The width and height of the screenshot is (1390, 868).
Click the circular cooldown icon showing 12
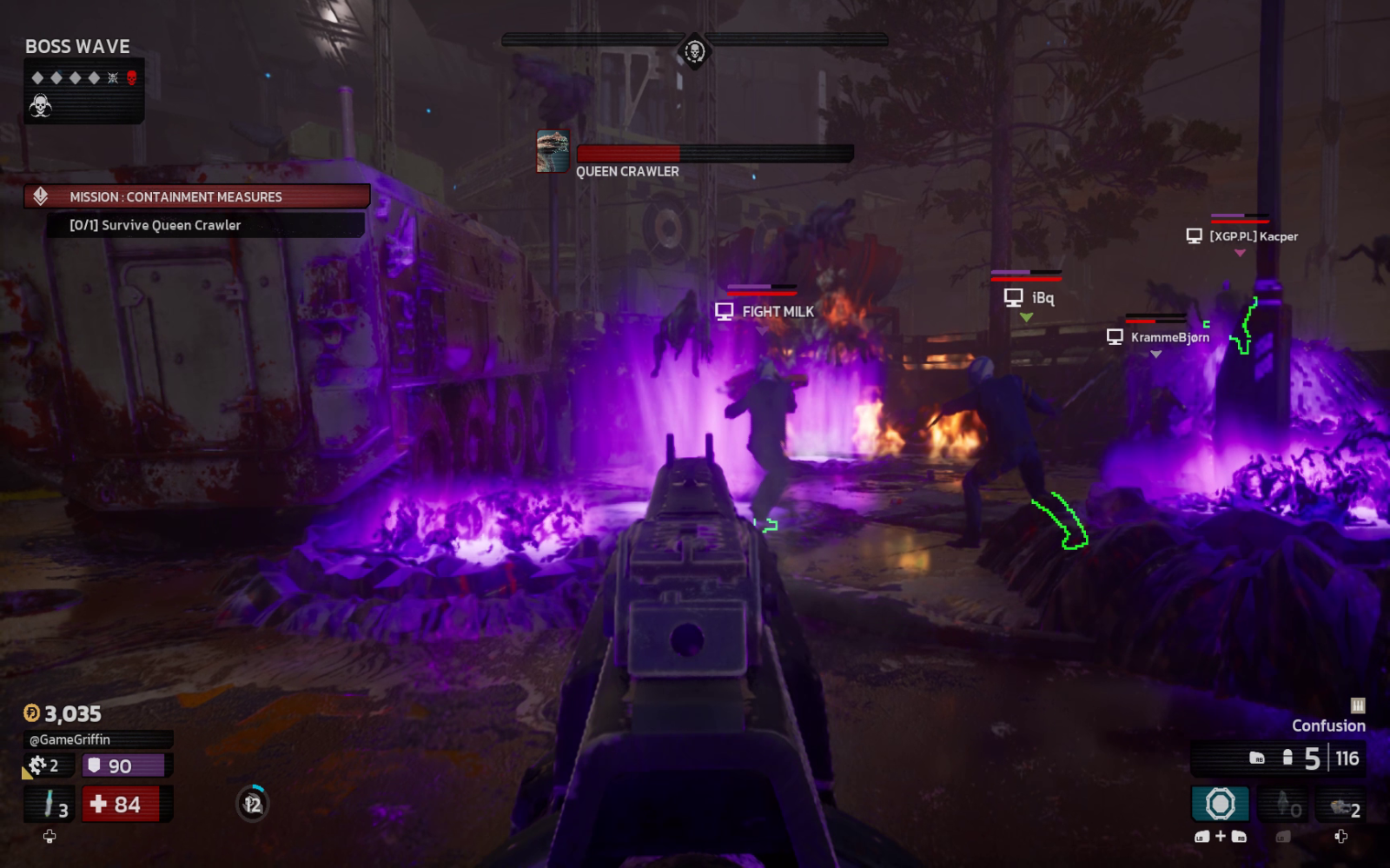pyautogui.click(x=253, y=804)
